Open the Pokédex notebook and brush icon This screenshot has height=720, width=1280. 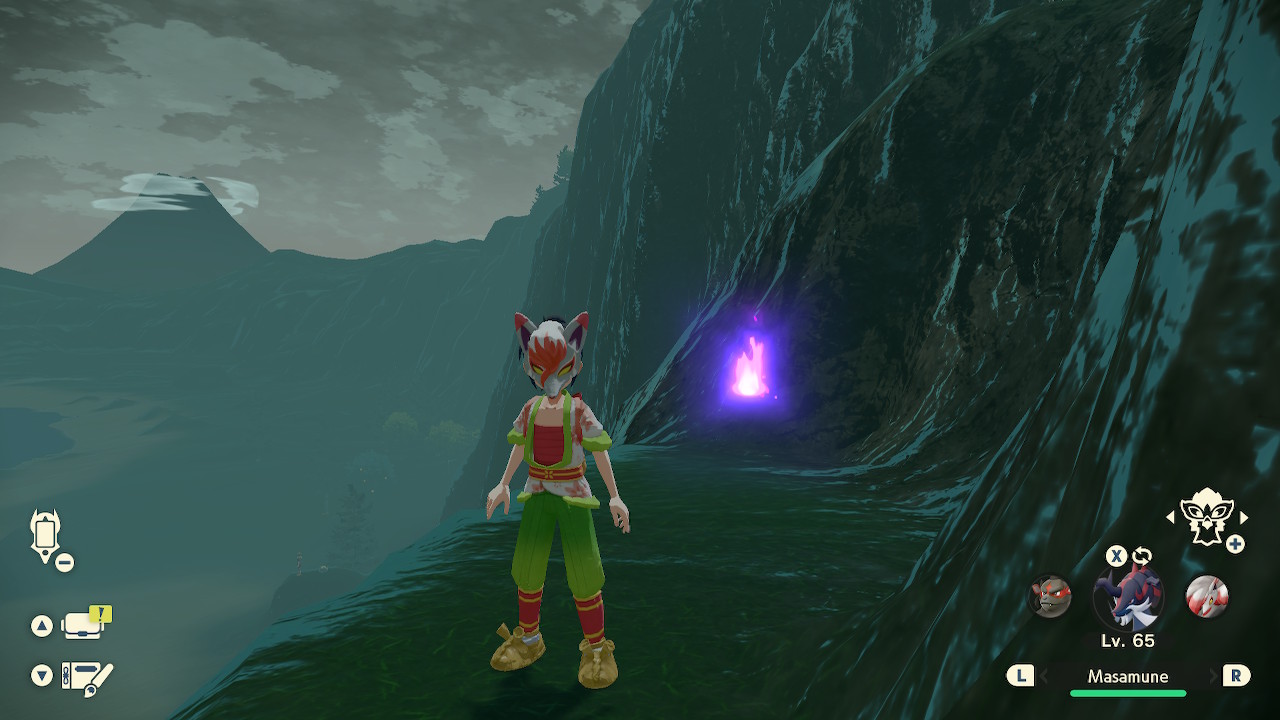86,676
